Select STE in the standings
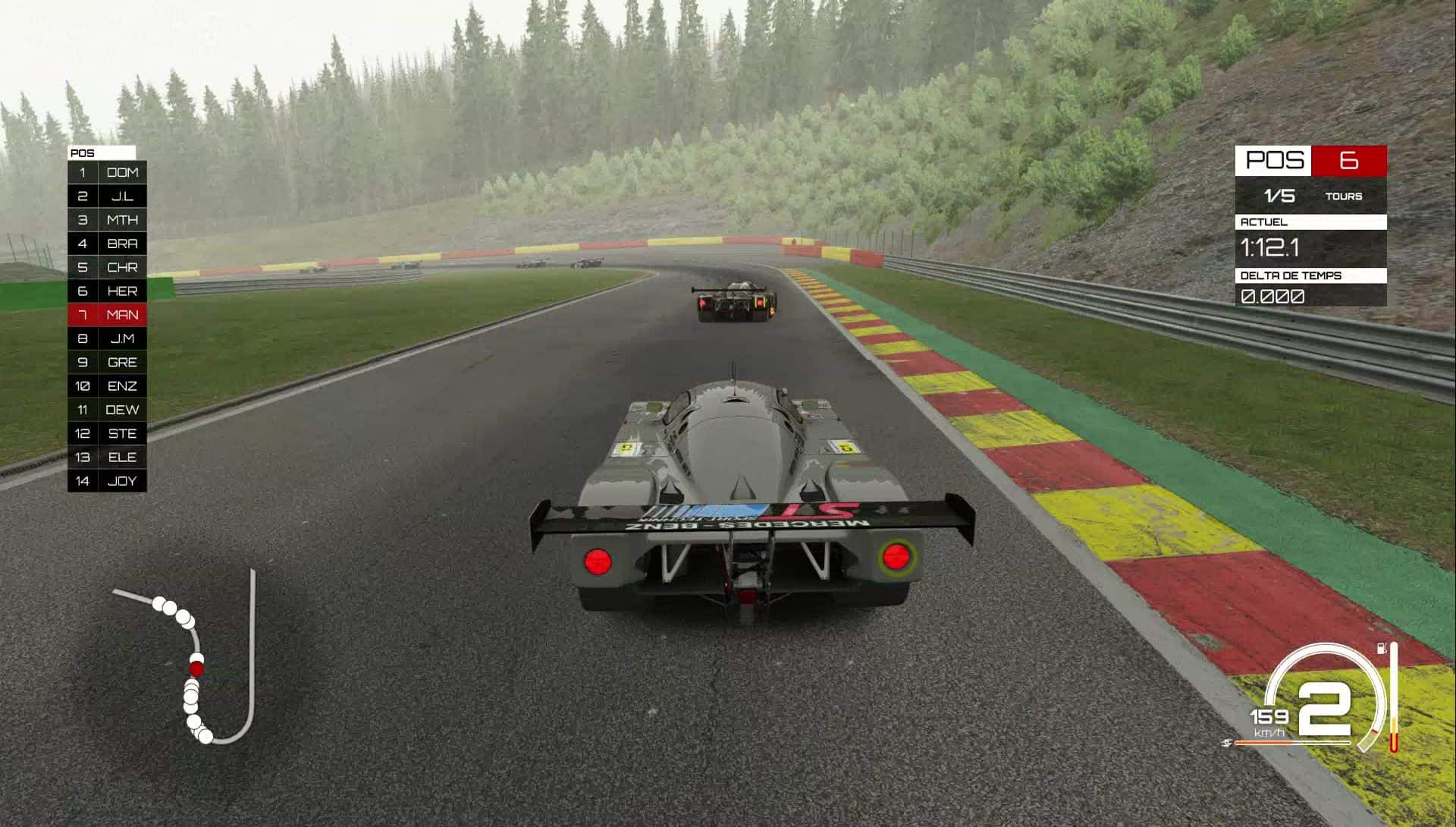Viewport: 1456px width, 827px height. [108, 433]
